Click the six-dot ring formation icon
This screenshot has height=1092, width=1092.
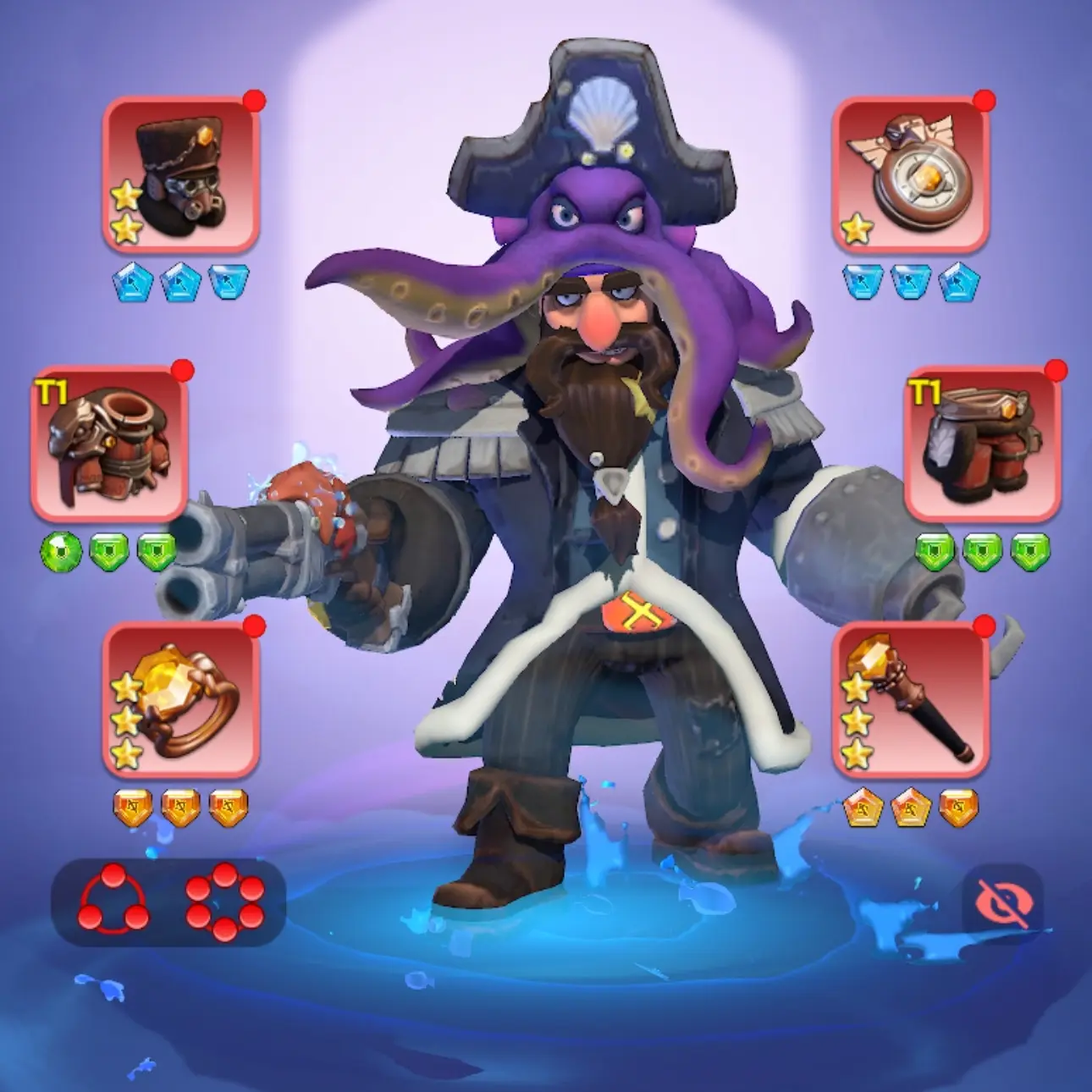click(x=224, y=901)
